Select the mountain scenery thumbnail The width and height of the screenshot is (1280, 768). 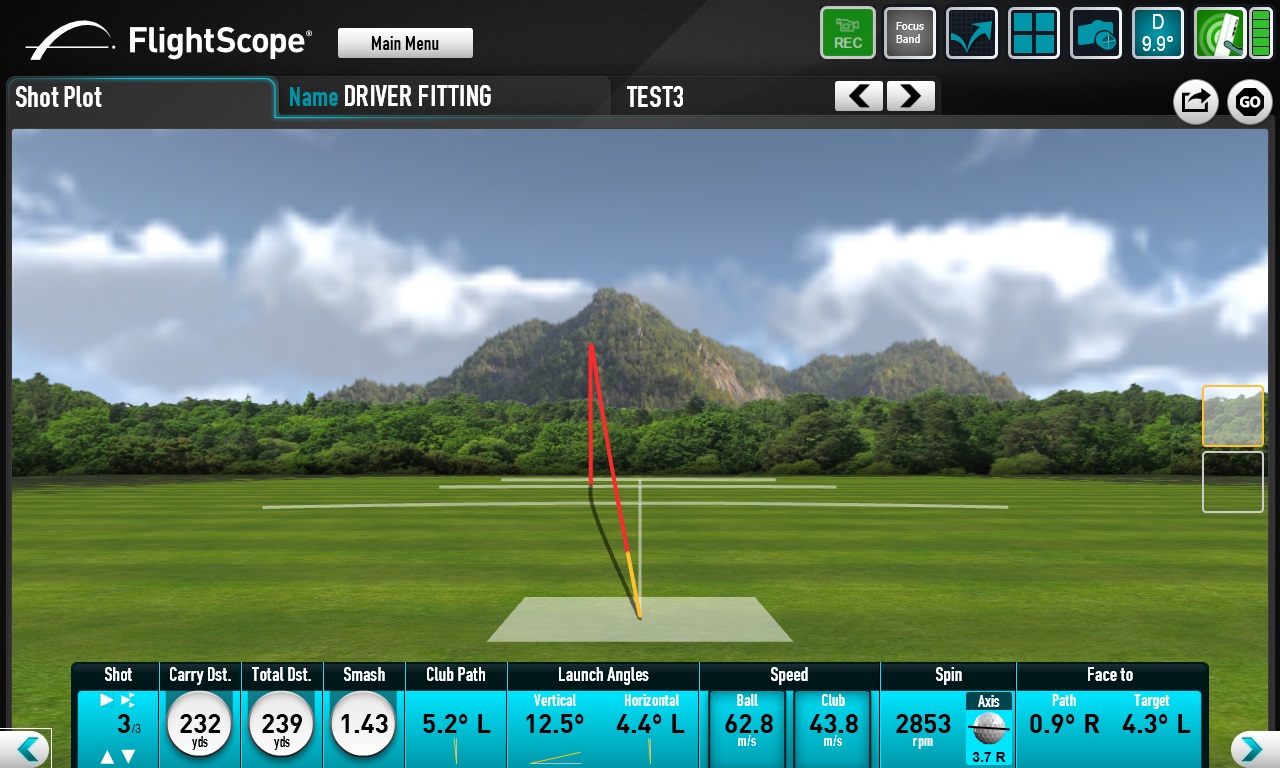[x=1232, y=416]
